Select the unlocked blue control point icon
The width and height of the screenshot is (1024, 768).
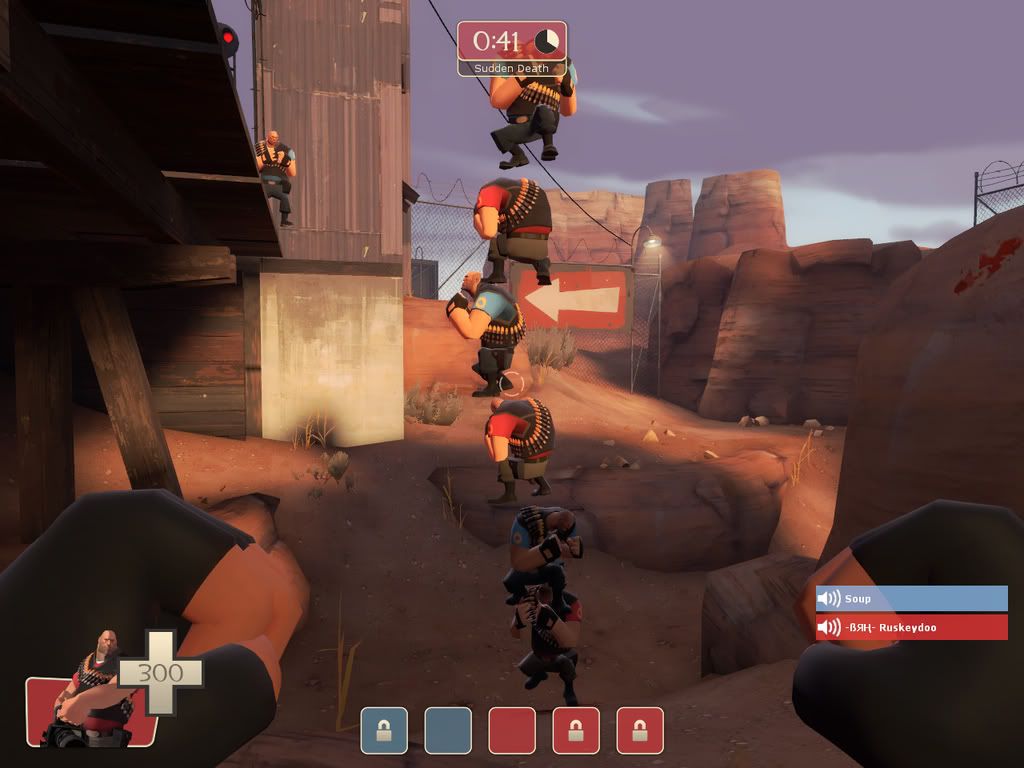coord(448,730)
